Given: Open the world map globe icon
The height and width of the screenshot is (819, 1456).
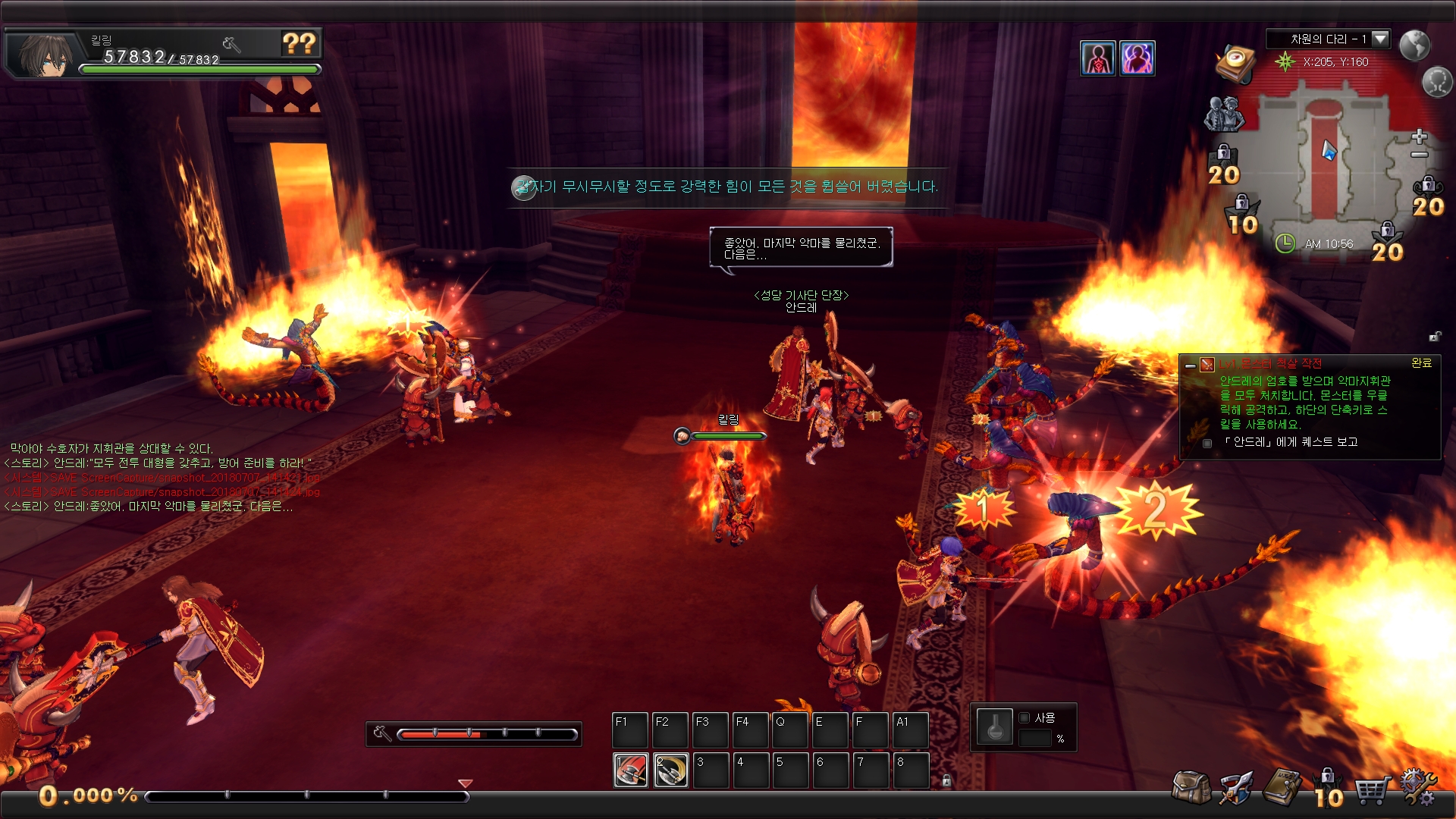Looking at the screenshot, I should click(1414, 45).
